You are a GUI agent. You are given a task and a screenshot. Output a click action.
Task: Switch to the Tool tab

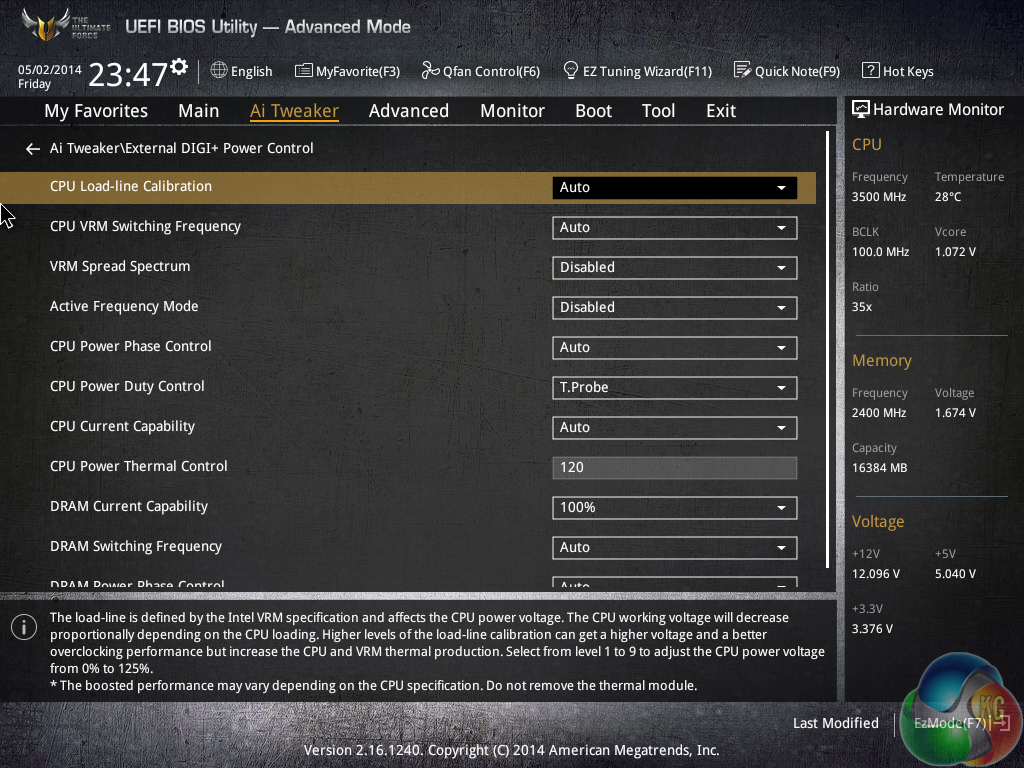click(658, 111)
